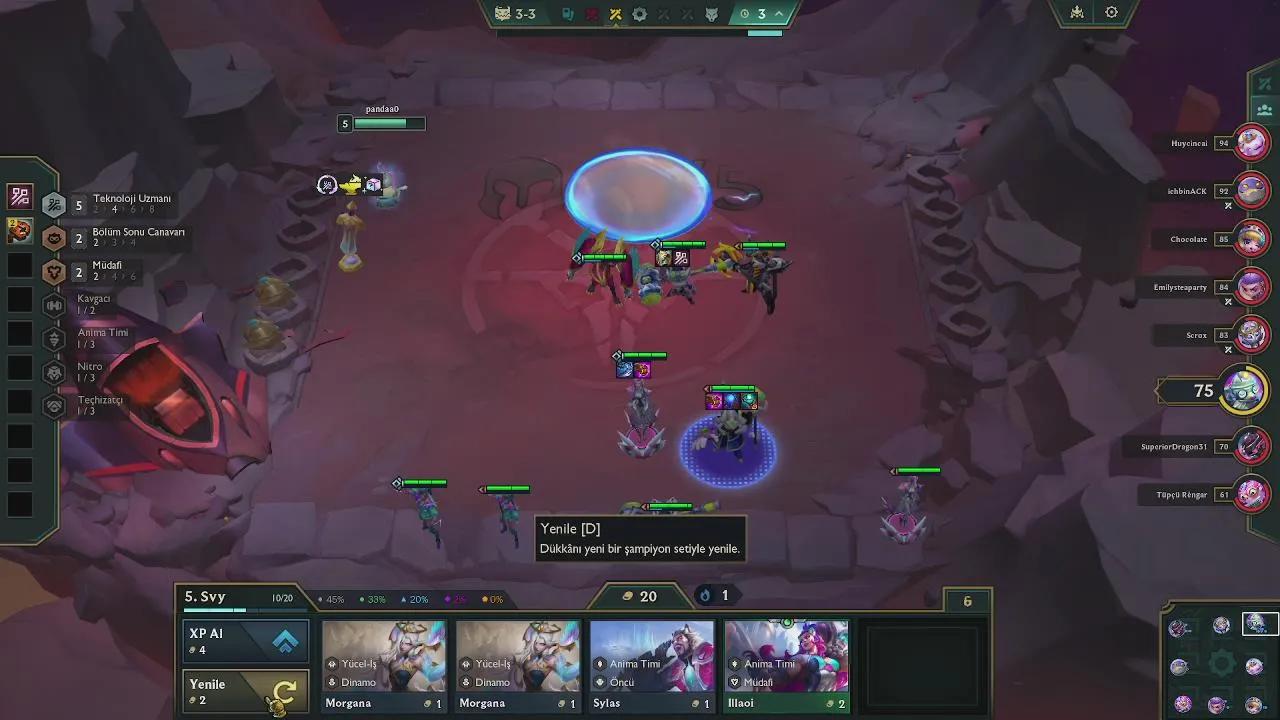The width and height of the screenshot is (1280, 720).
Task: Click the wolf icon at the end of the stage tracker
Action: (712, 14)
